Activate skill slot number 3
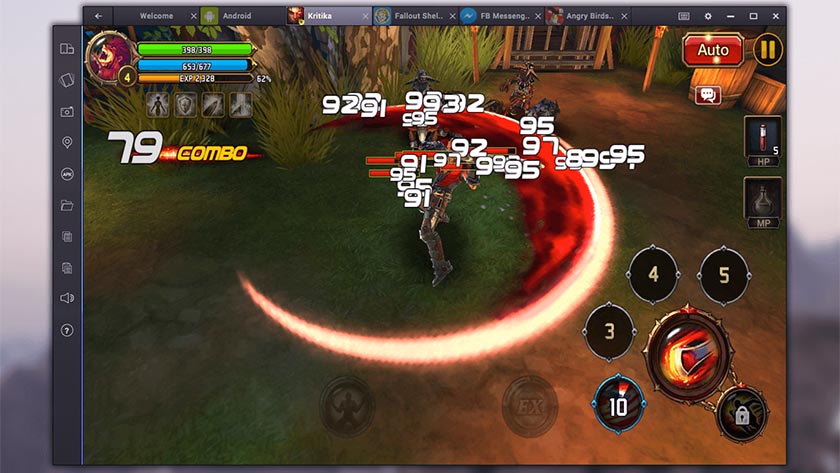840x473 pixels. pos(609,330)
